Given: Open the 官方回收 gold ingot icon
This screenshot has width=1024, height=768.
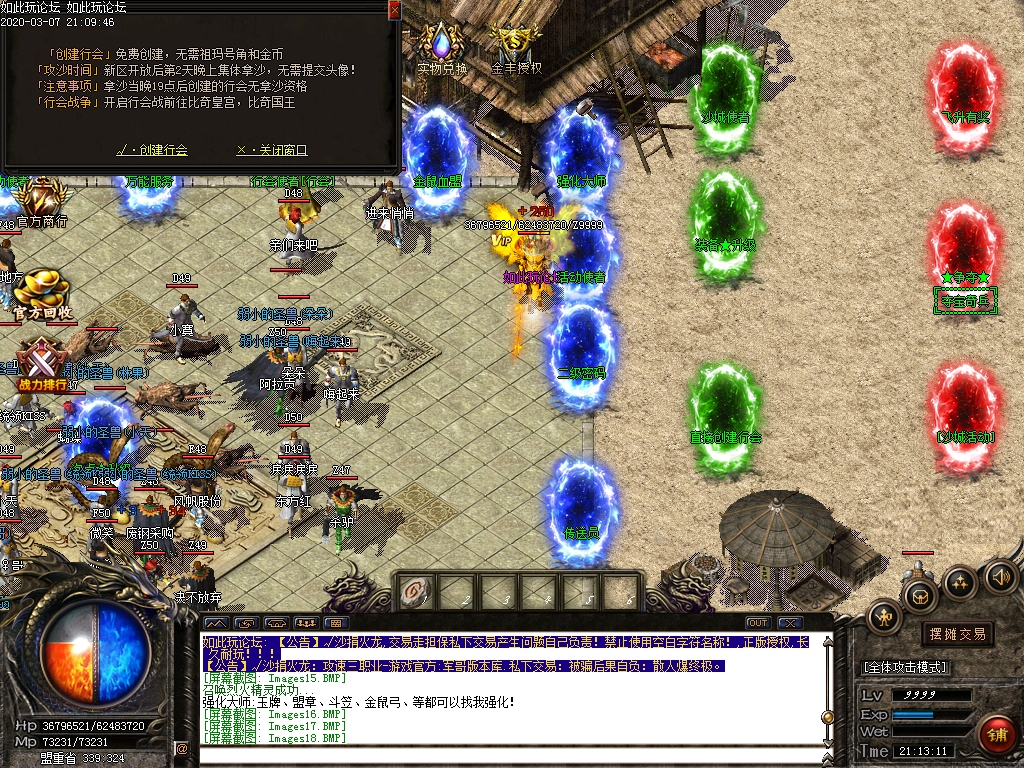Looking at the screenshot, I should (x=41, y=291).
